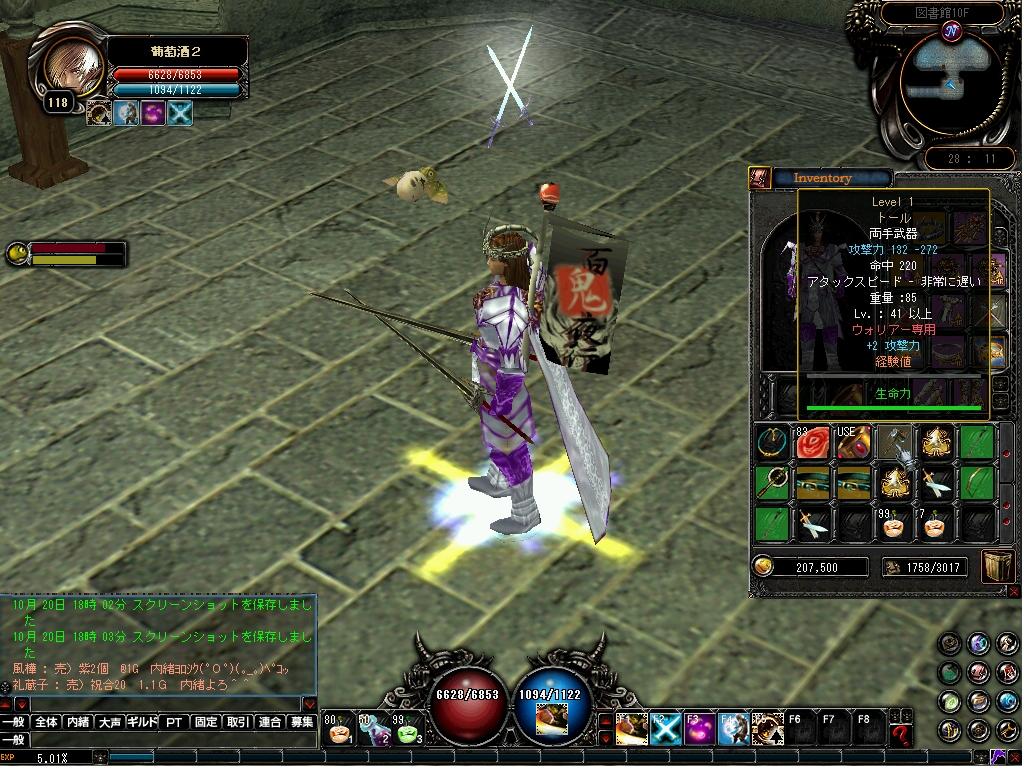Open help with the red question mark
This screenshot has height=768, width=1024.
click(901, 735)
